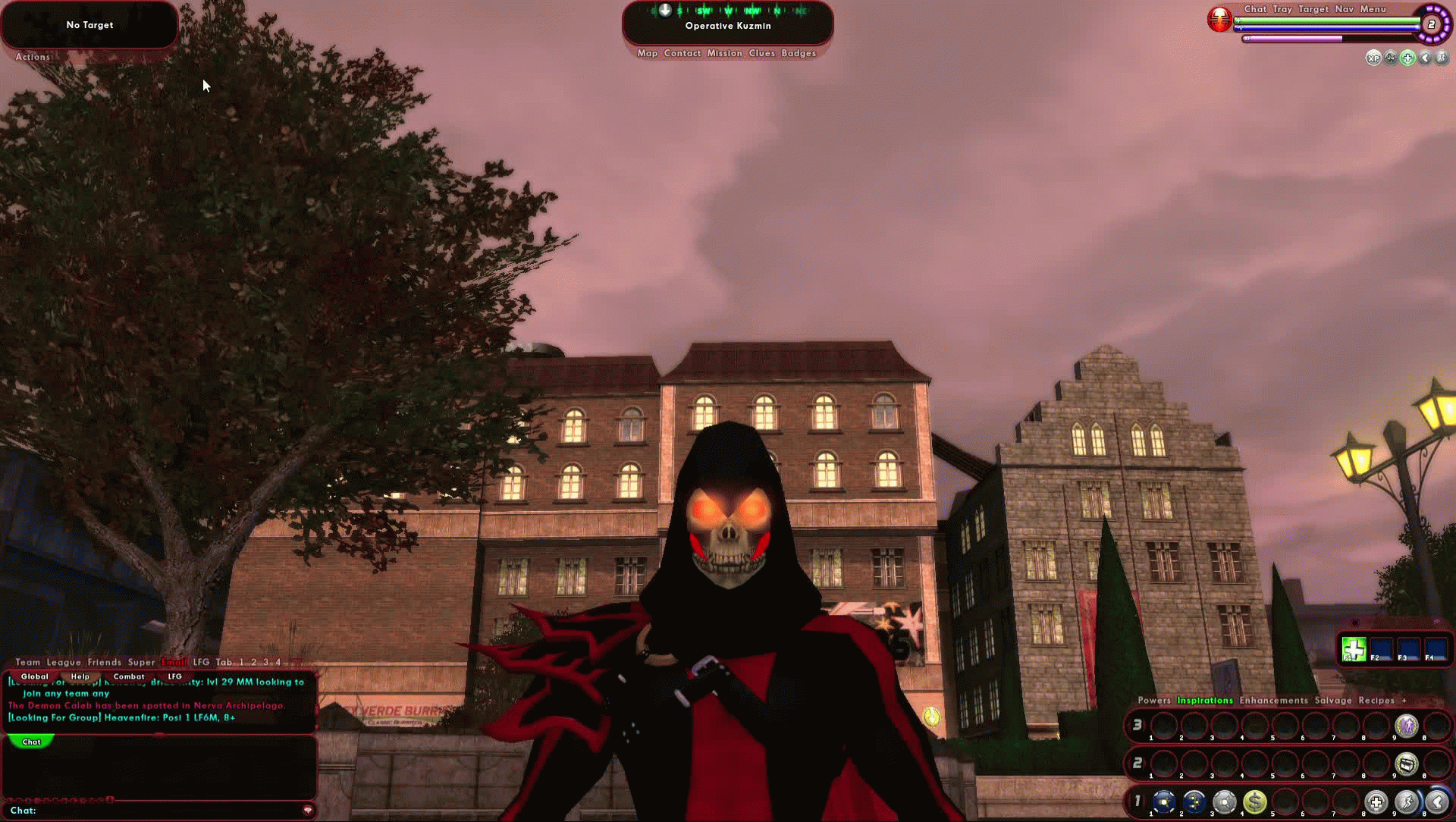Use the green cross inspiration
Screen dimensions: 1456x822
[x=1354, y=650]
